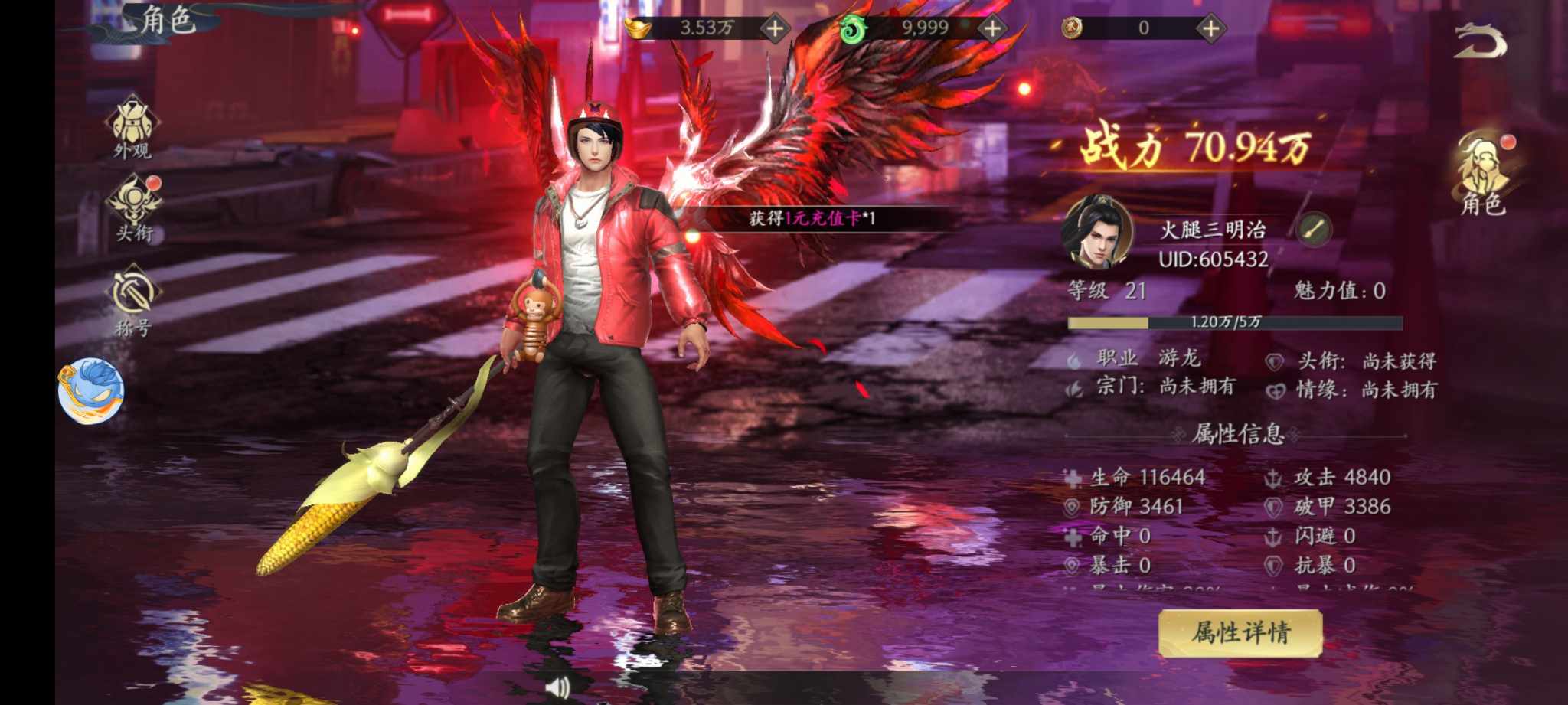Toggle the sound speaker icon

558,687
